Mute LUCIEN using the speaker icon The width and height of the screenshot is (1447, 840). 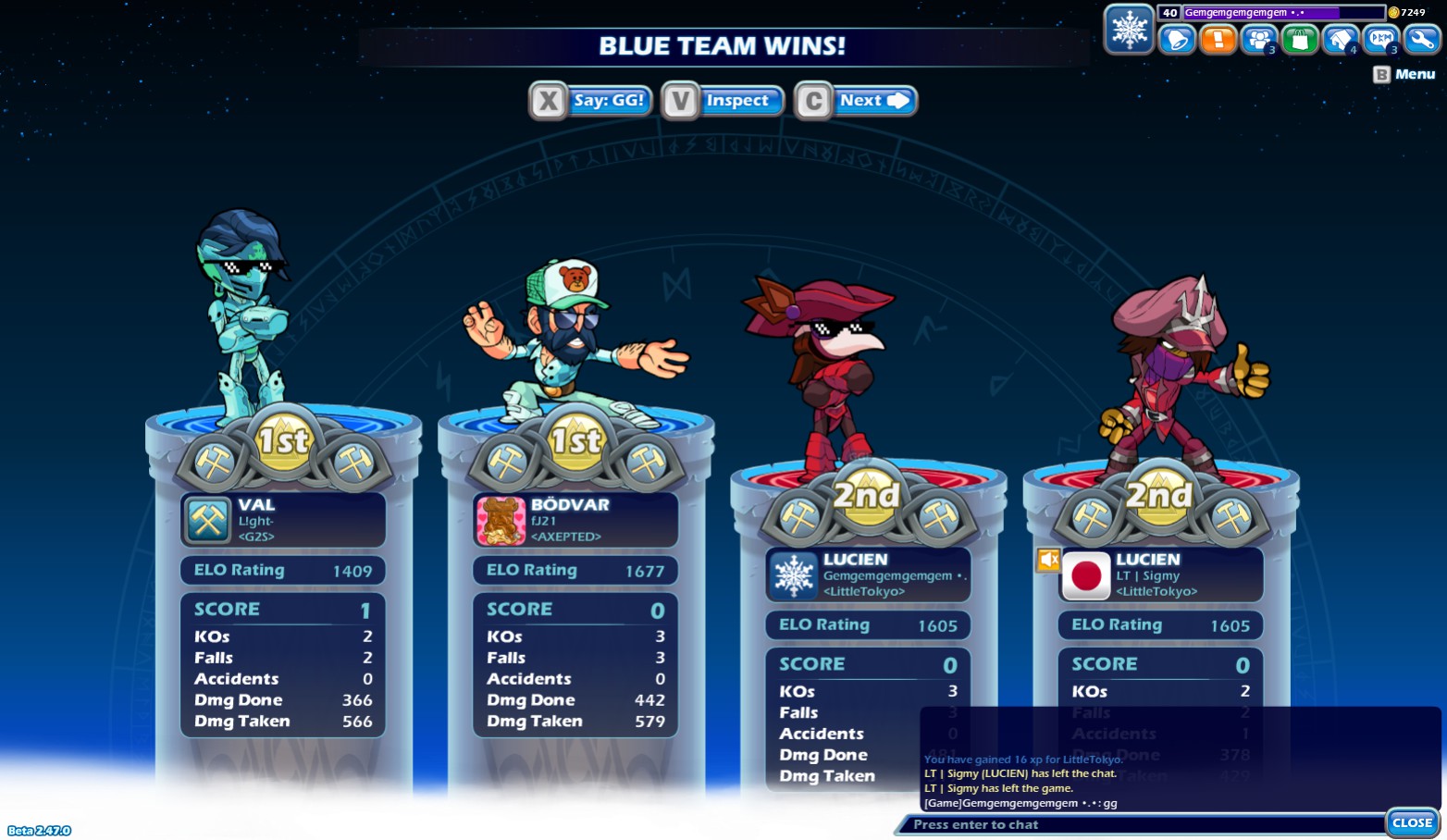point(1048,560)
